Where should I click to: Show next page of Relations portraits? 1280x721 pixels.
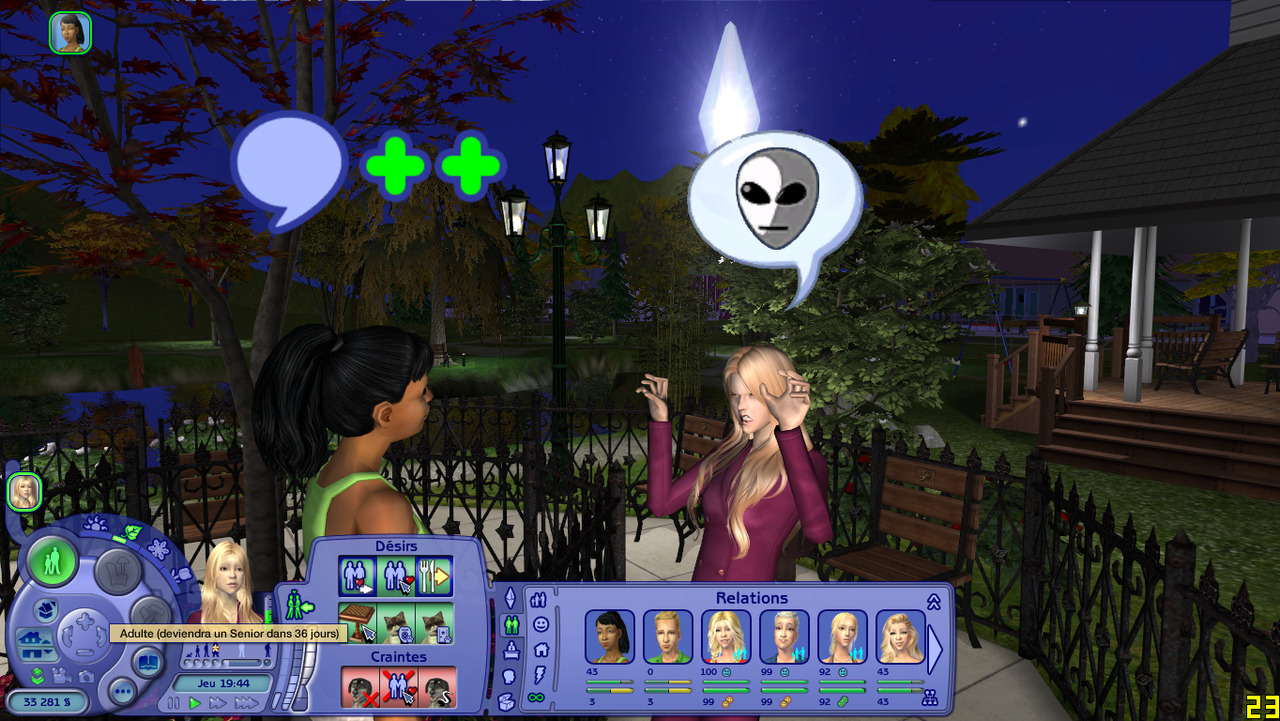[935, 649]
